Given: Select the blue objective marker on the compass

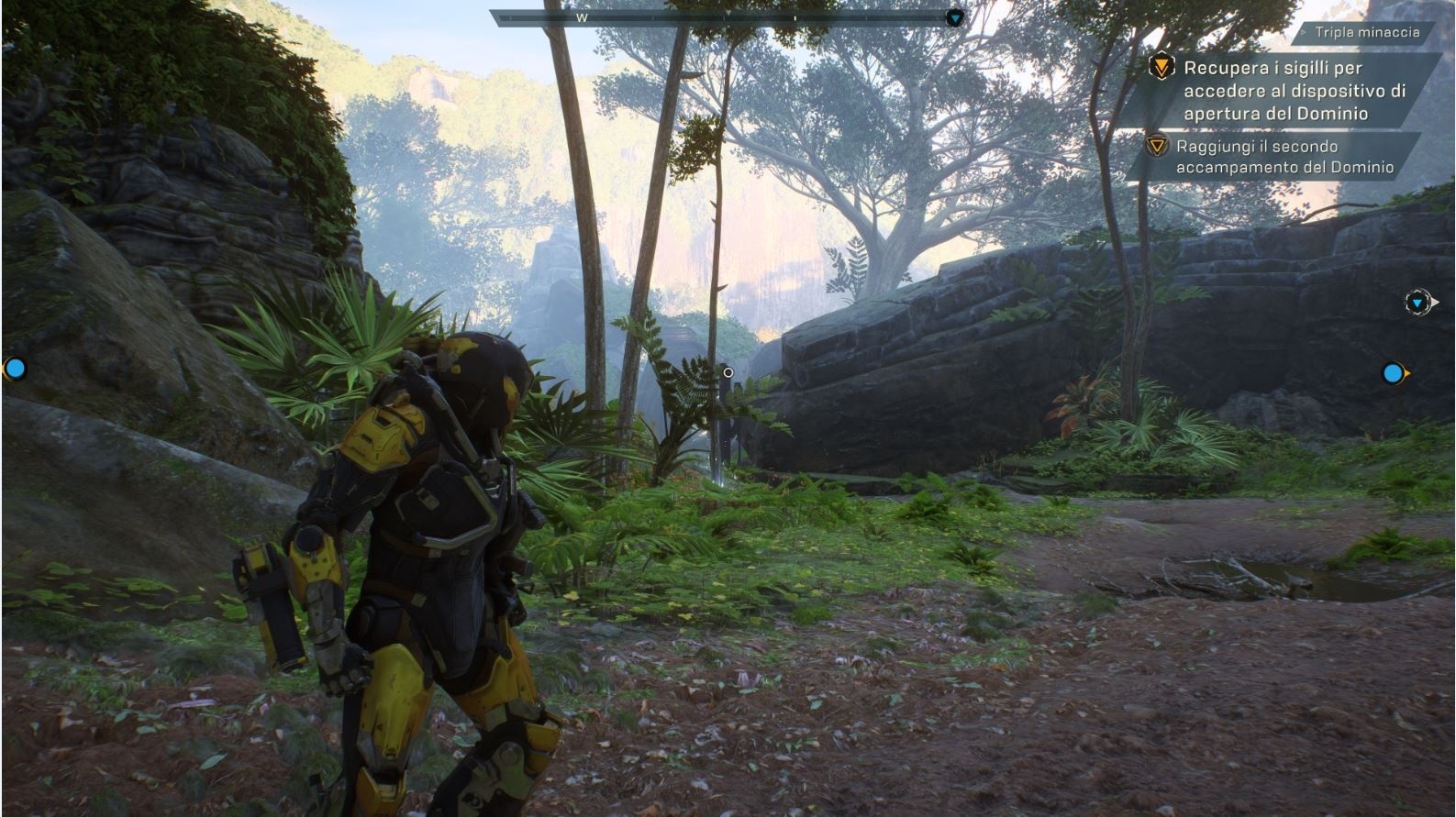Looking at the screenshot, I should pyautogui.click(x=955, y=17).
